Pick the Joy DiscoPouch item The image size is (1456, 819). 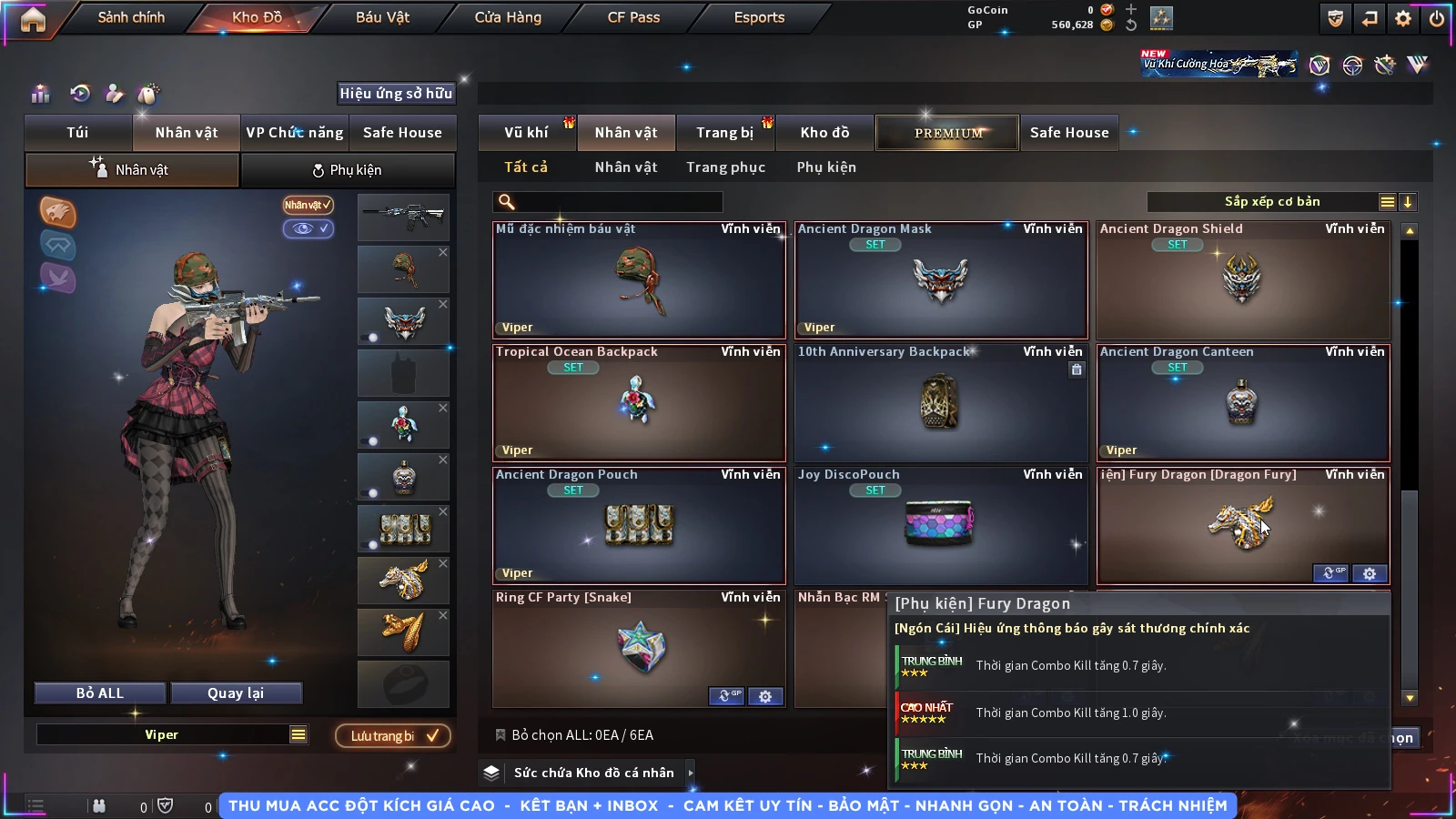click(x=941, y=526)
